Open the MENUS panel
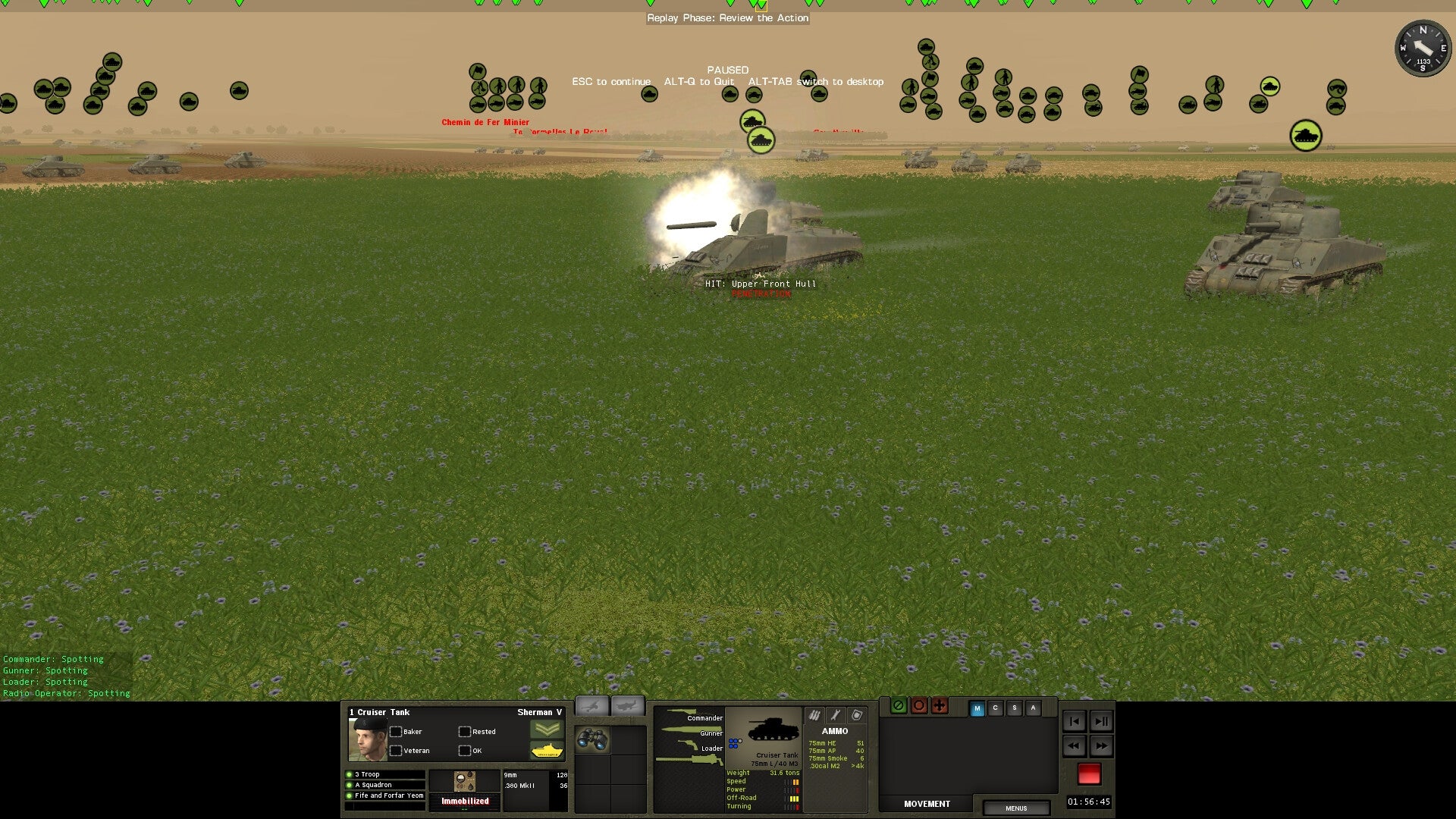Screen dimensions: 1456x819 click(1016, 808)
